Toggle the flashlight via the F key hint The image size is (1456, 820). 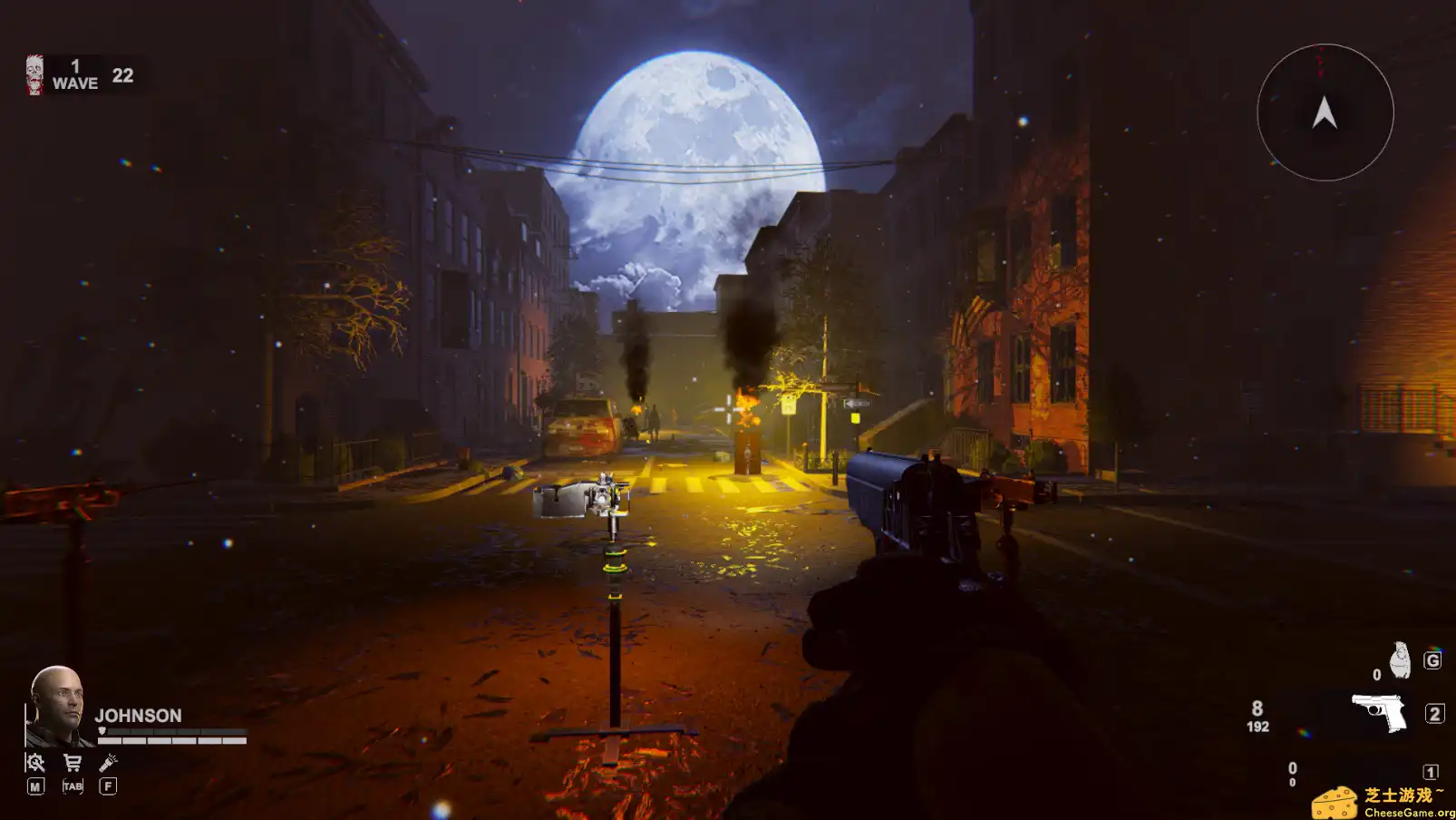tap(108, 786)
